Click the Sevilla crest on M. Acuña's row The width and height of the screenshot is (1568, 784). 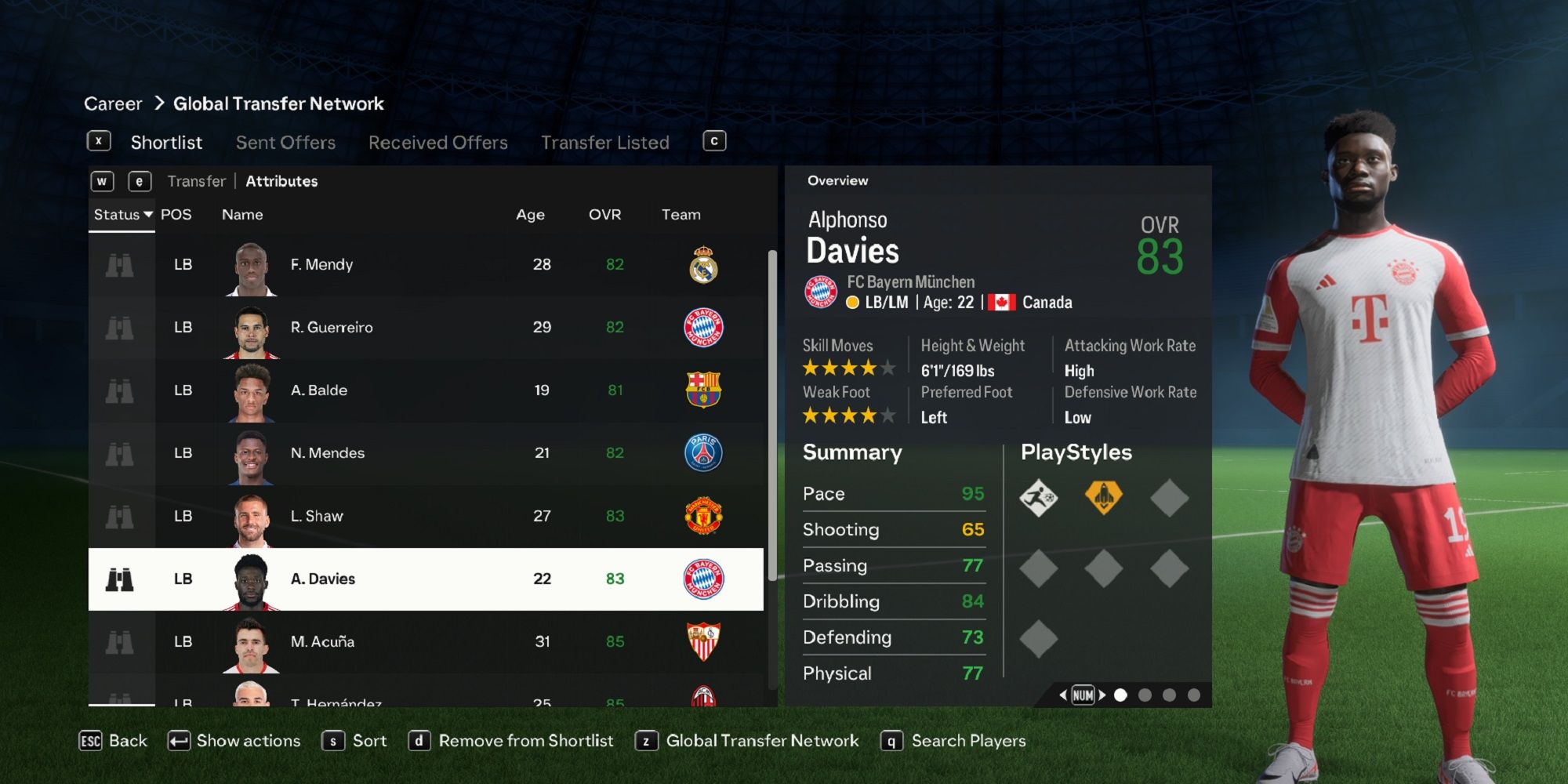click(704, 641)
